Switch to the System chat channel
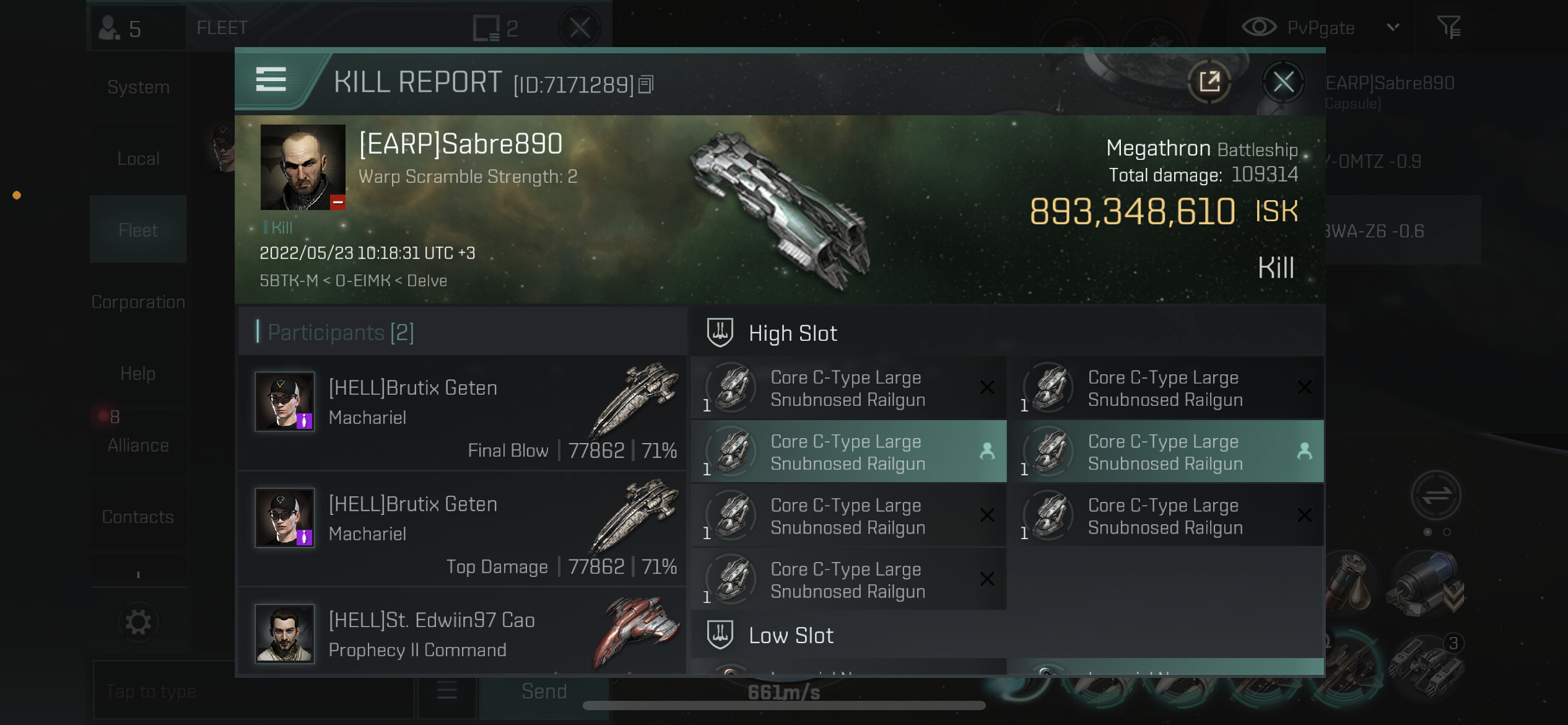 pyautogui.click(x=138, y=87)
